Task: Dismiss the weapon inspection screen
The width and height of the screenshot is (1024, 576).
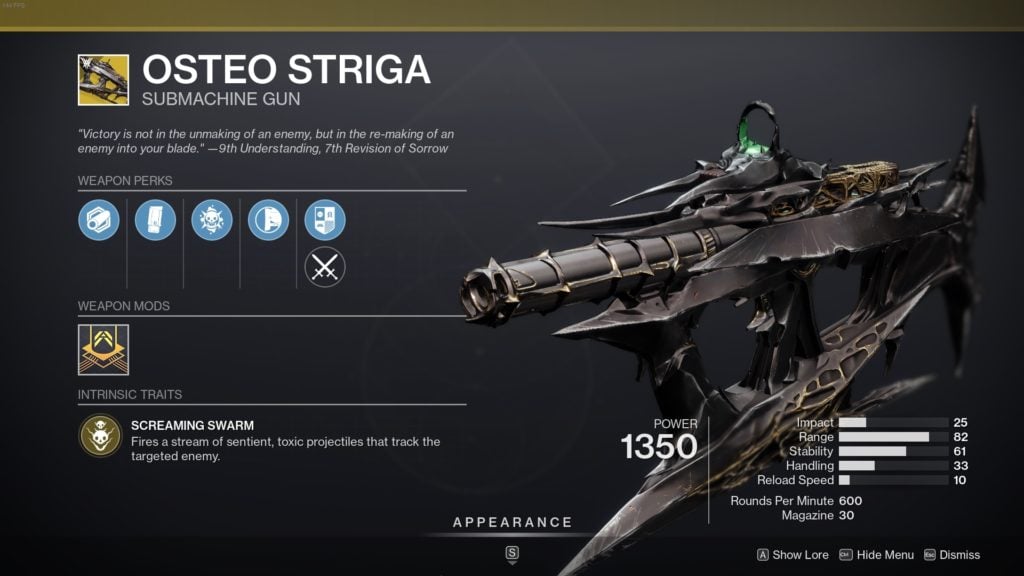Action: pyautogui.click(x=950, y=555)
